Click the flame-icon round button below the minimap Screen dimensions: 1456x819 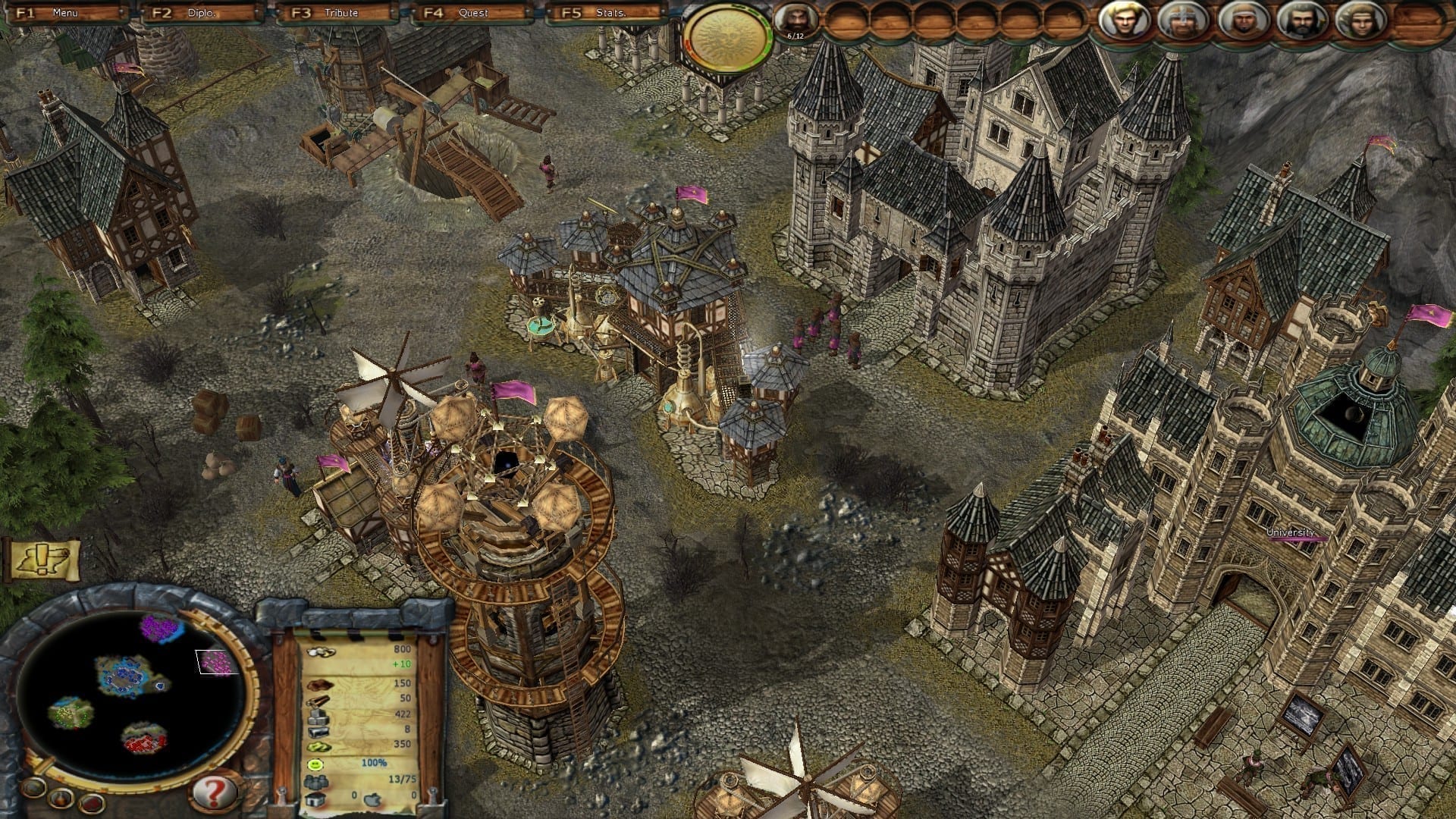coord(60,799)
